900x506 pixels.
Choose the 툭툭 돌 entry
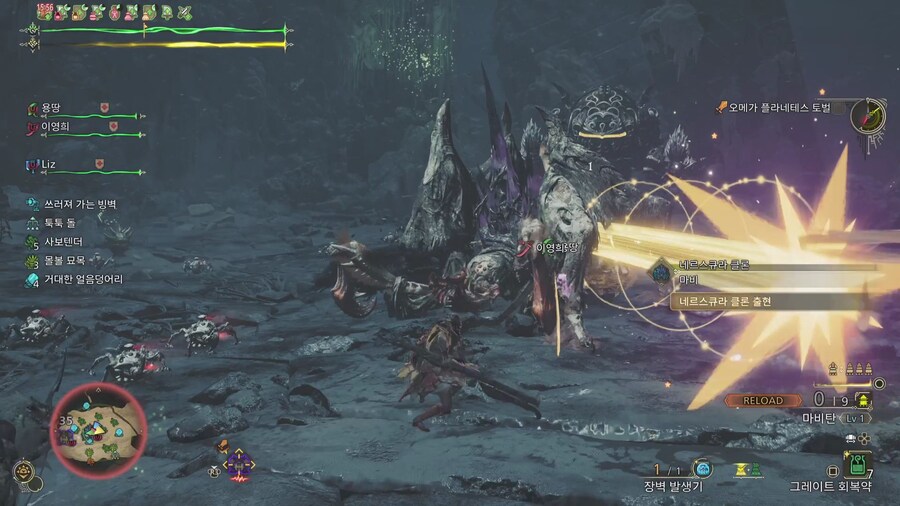(x=62, y=223)
